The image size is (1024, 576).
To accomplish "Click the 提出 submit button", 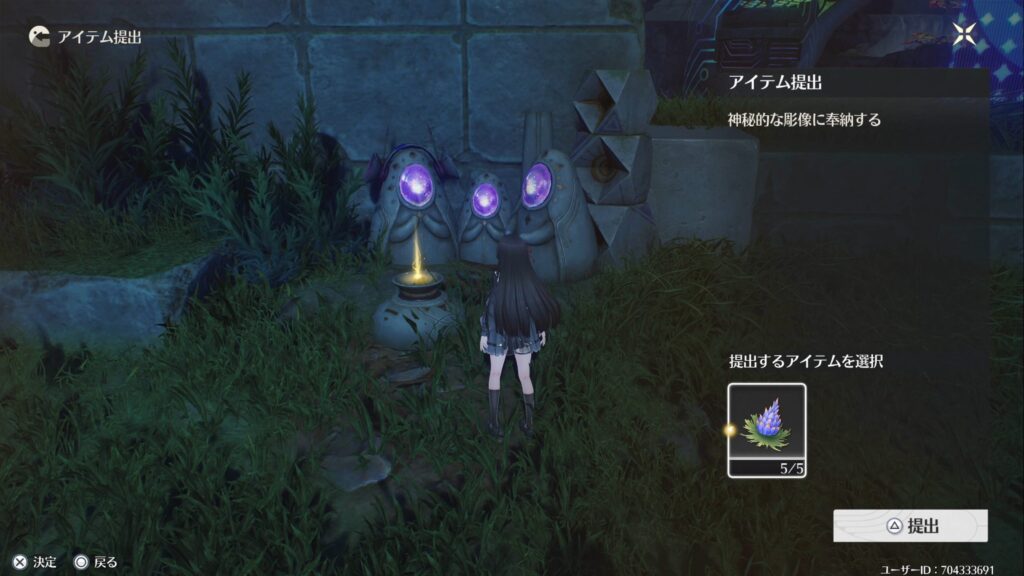I will coord(910,526).
